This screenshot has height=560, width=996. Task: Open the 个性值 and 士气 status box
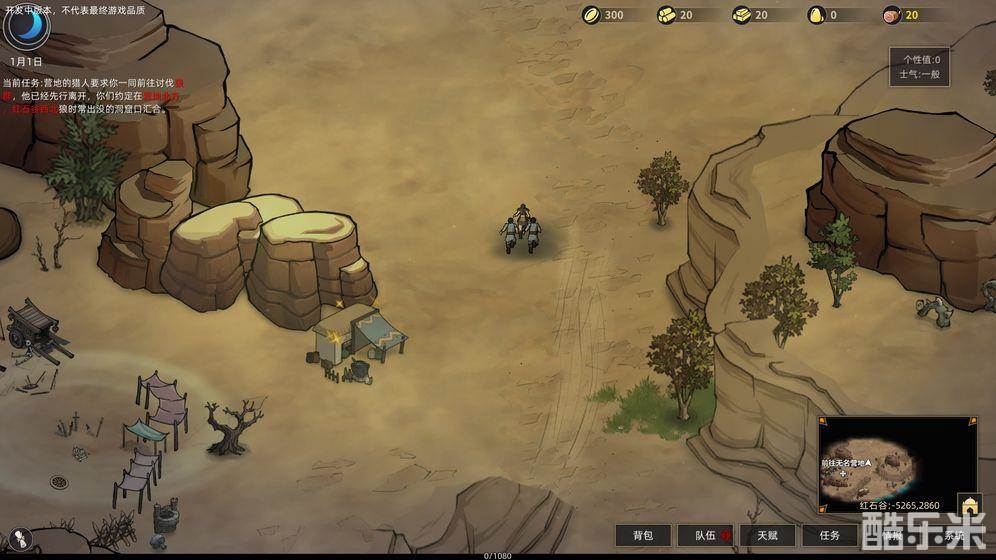coord(920,66)
